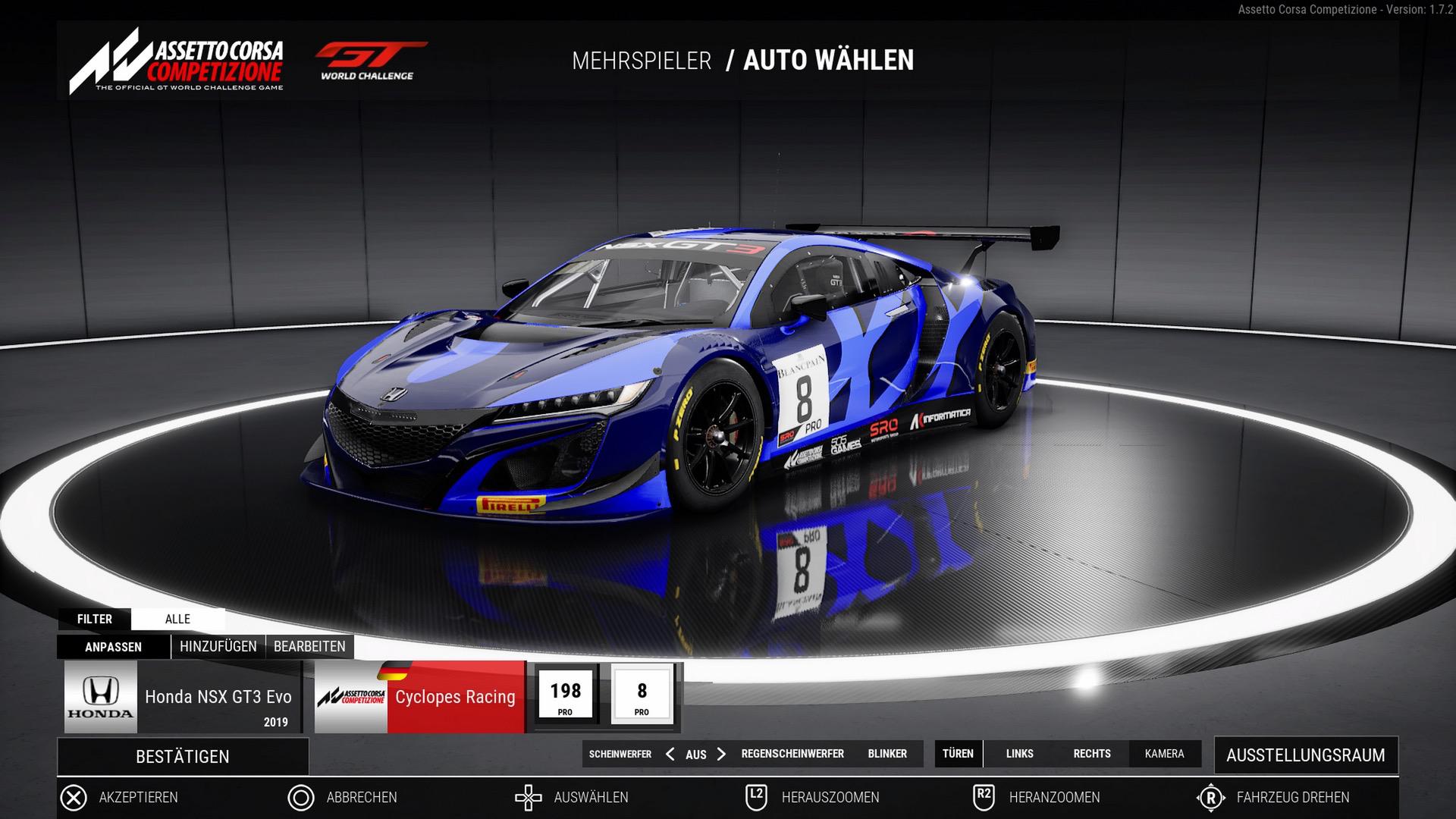The width and height of the screenshot is (1456, 819).
Task: Open the Rechts door
Action: tap(1092, 754)
